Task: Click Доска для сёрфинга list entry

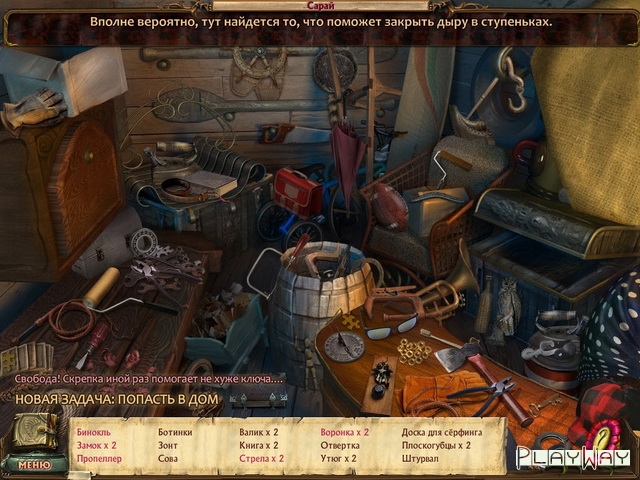Action: 442,432
